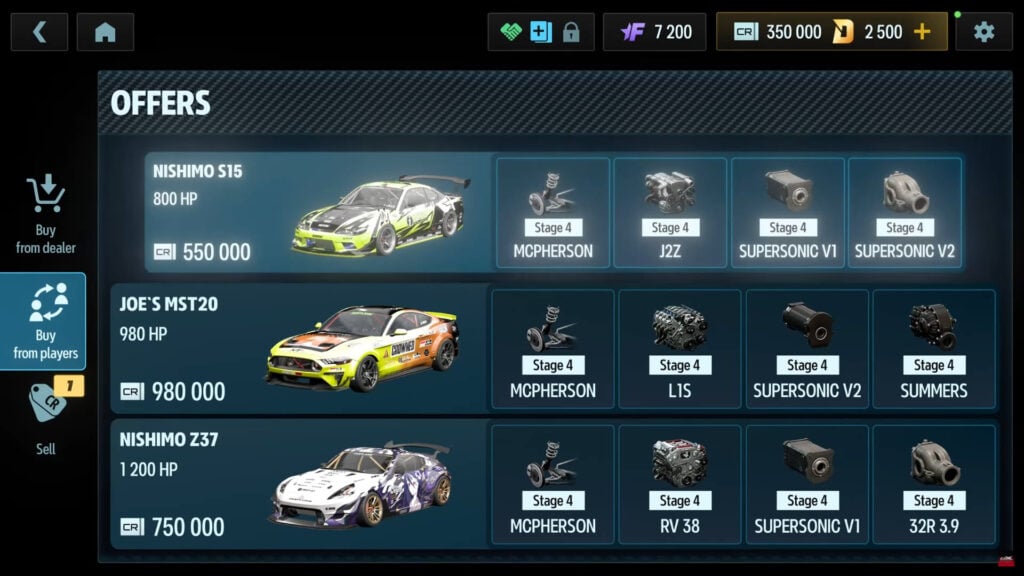View the L1S Stage 4 engine part
This screenshot has height=576, width=1024.
[680, 348]
